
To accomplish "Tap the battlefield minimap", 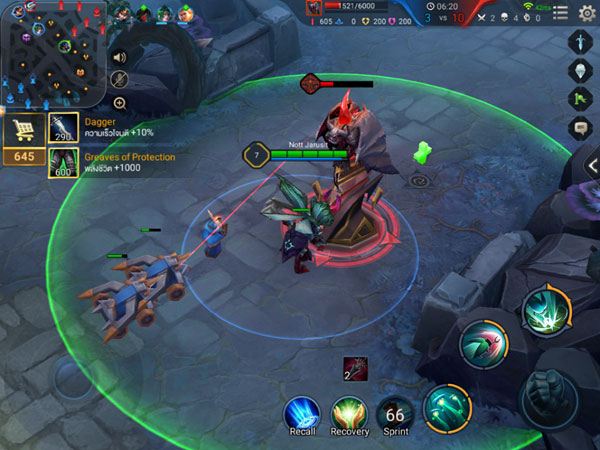I will coord(53,53).
